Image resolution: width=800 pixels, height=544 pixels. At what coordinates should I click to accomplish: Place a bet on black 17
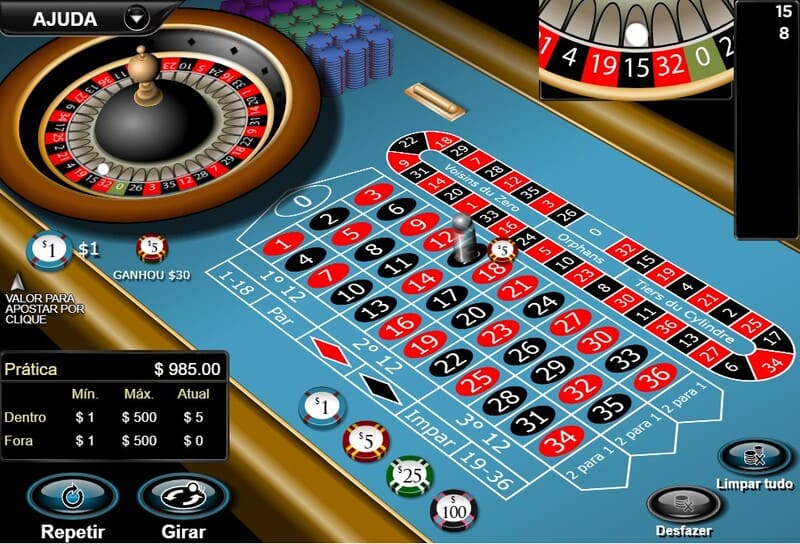[x=448, y=297]
